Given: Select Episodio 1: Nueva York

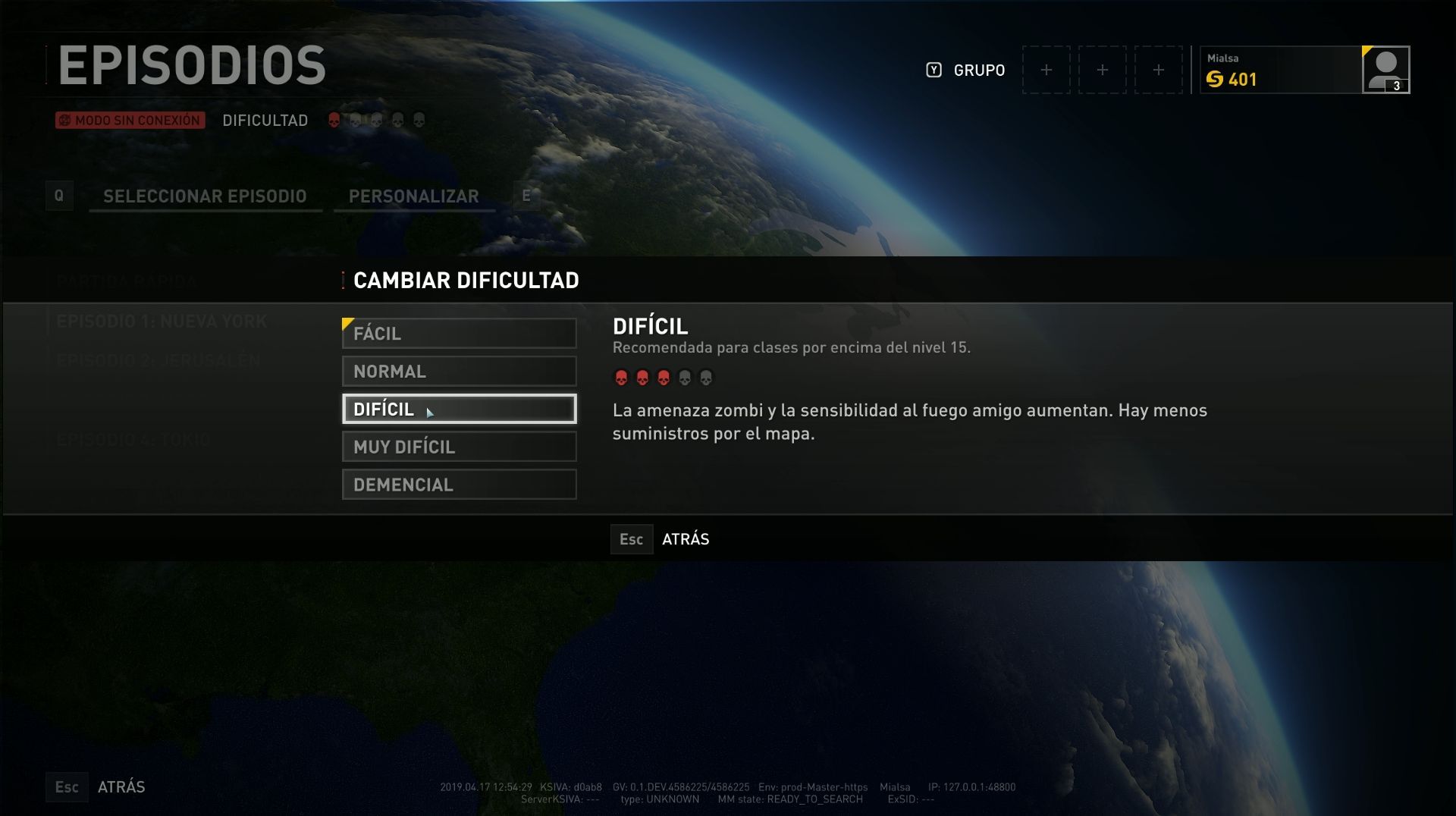Looking at the screenshot, I should [162, 322].
